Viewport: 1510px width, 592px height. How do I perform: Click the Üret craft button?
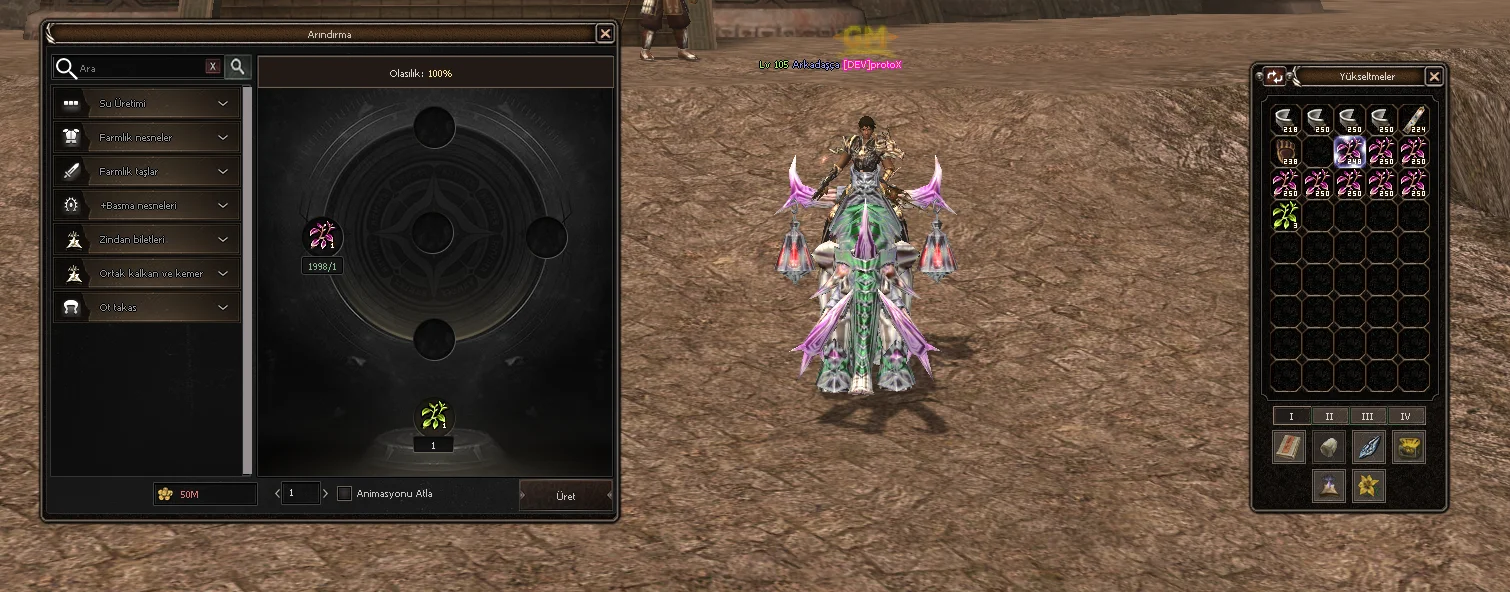[565, 496]
